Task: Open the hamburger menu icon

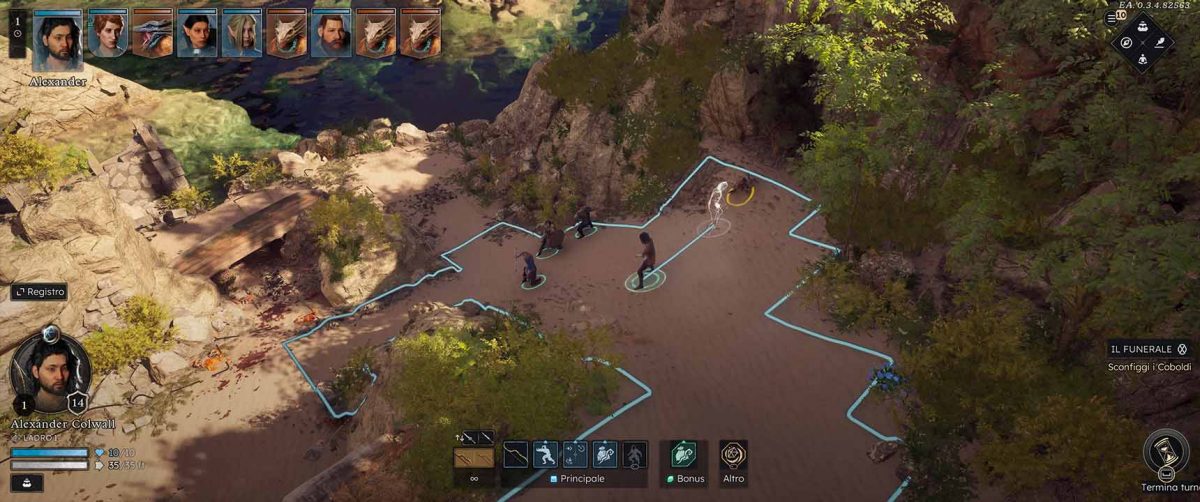Action: (x=1111, y=18)
